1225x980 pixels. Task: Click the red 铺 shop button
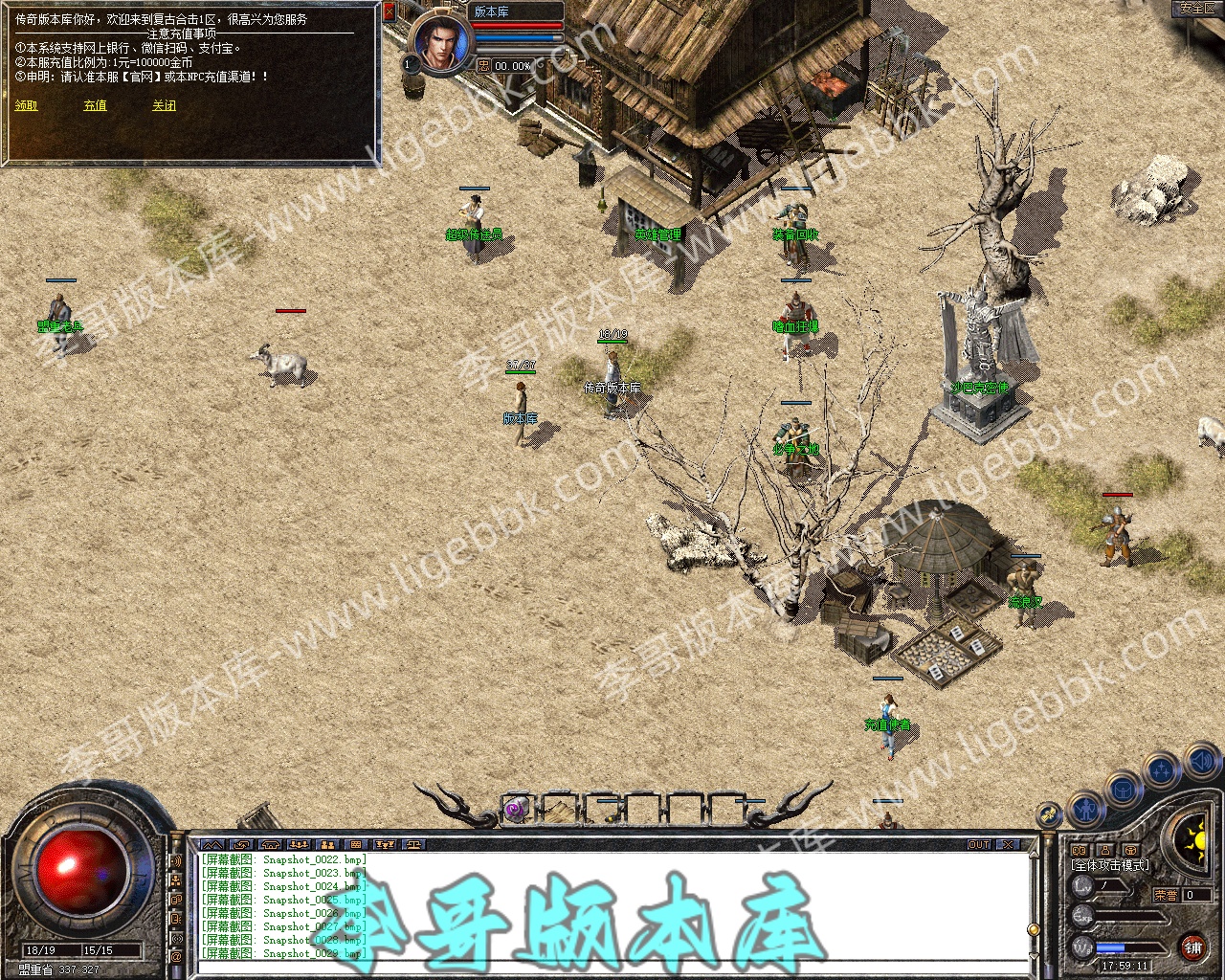[1192, 947]
